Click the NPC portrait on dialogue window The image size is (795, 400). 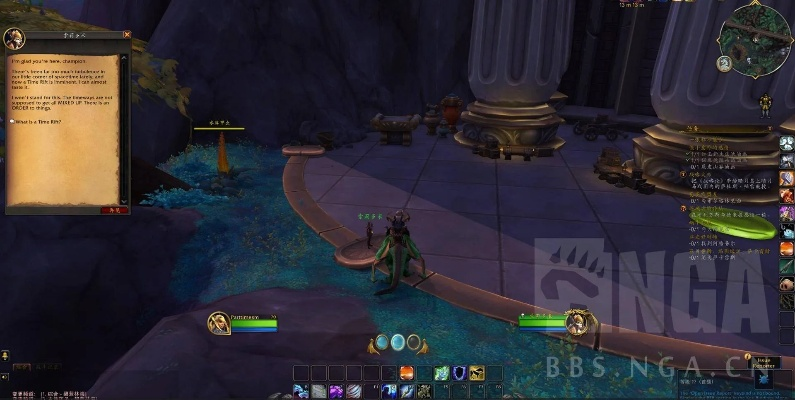coord(15,39)
